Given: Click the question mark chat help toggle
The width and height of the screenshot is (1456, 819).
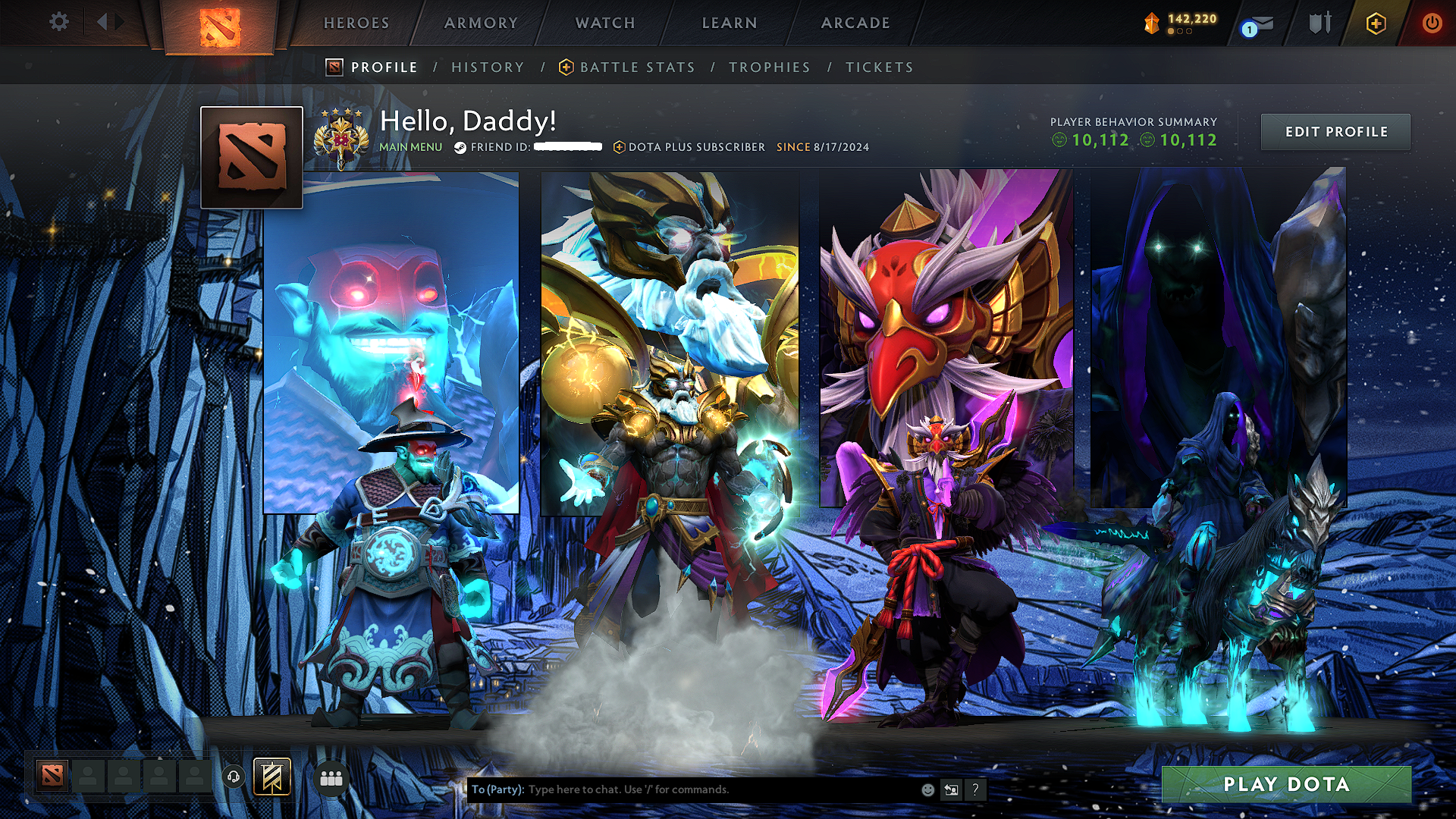Looking at the screenshot, I should (974, 789).
